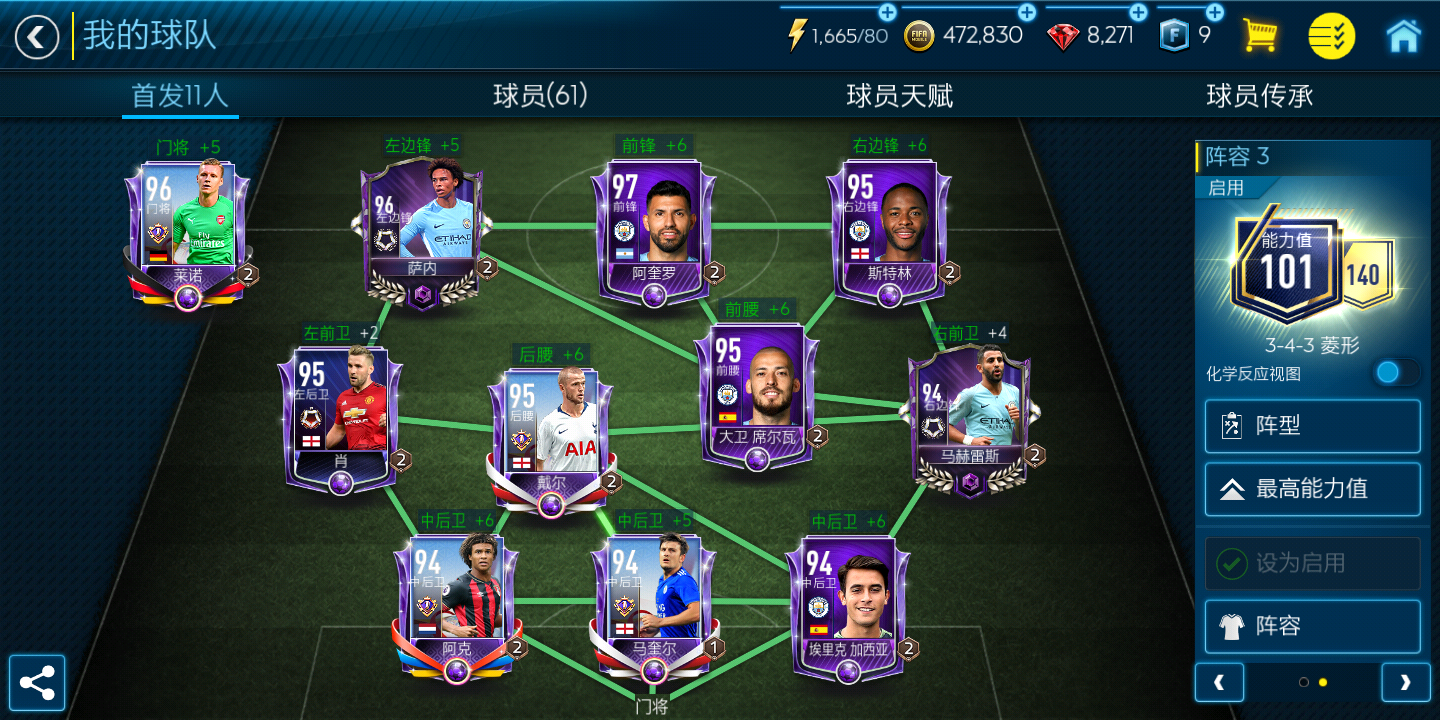Collapse to previous lineup with left arrow
The image size is (1440, 720).
click(1219, 682)
